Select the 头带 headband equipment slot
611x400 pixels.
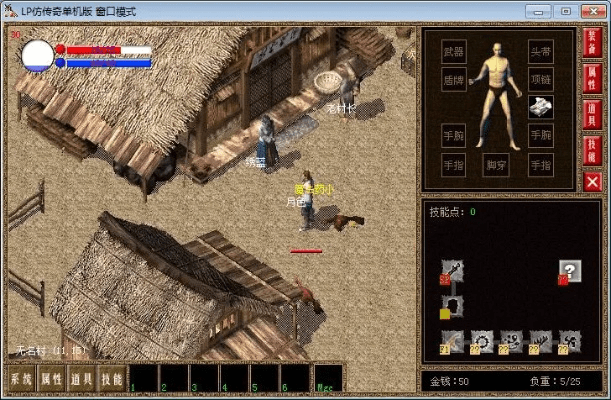[x=541, y=51]
